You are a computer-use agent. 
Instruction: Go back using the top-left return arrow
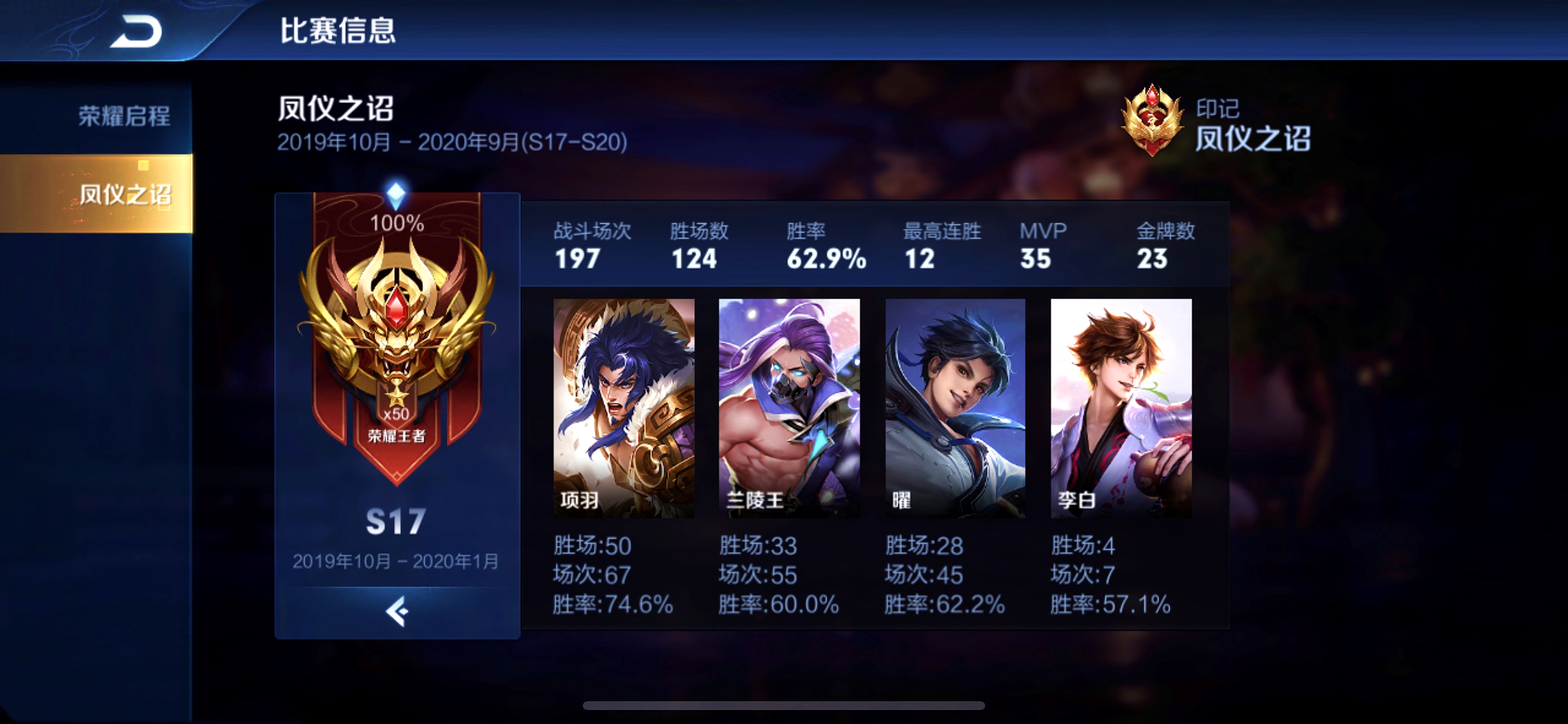136,31
